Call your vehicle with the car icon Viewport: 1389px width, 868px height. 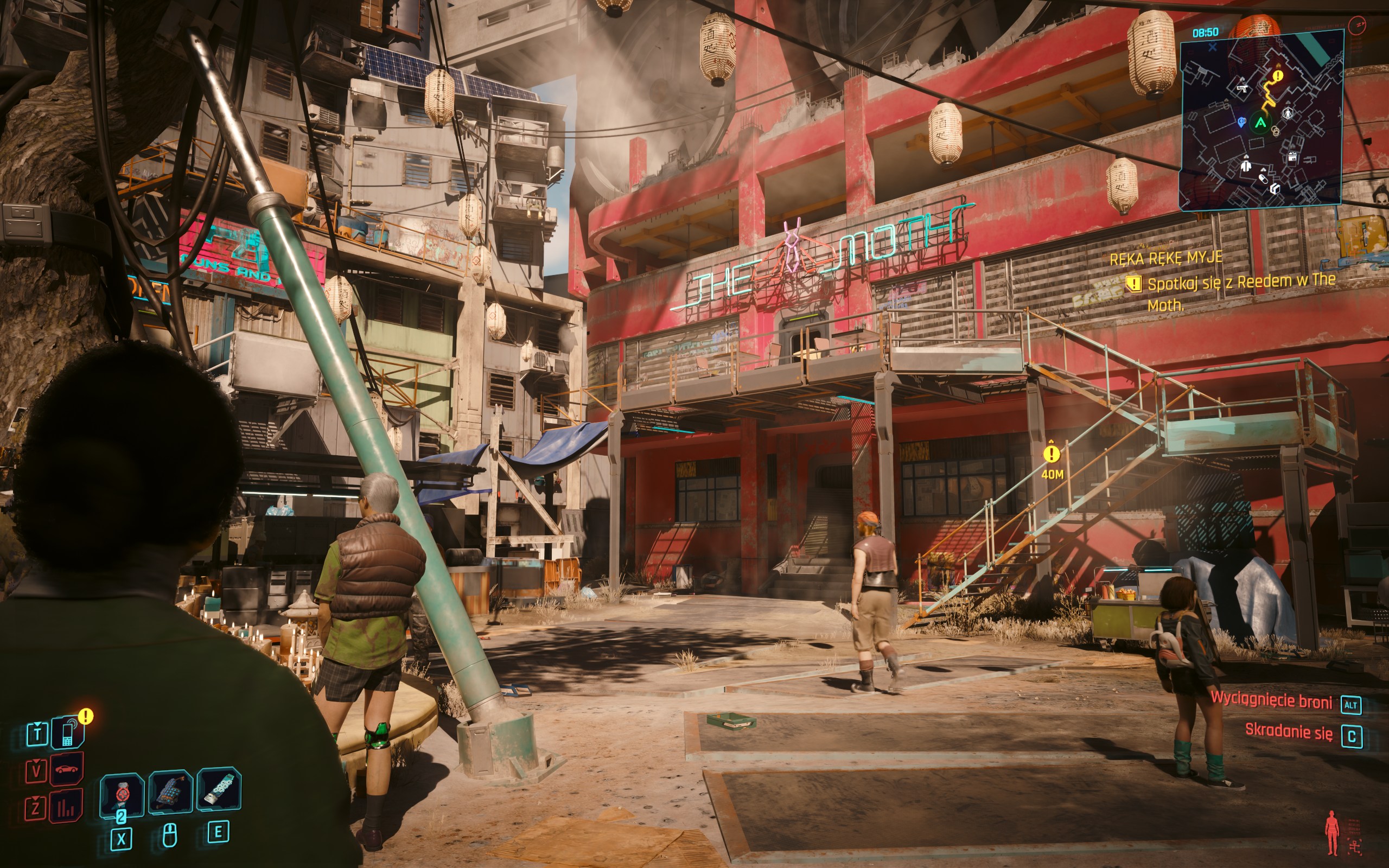[67, 769]
